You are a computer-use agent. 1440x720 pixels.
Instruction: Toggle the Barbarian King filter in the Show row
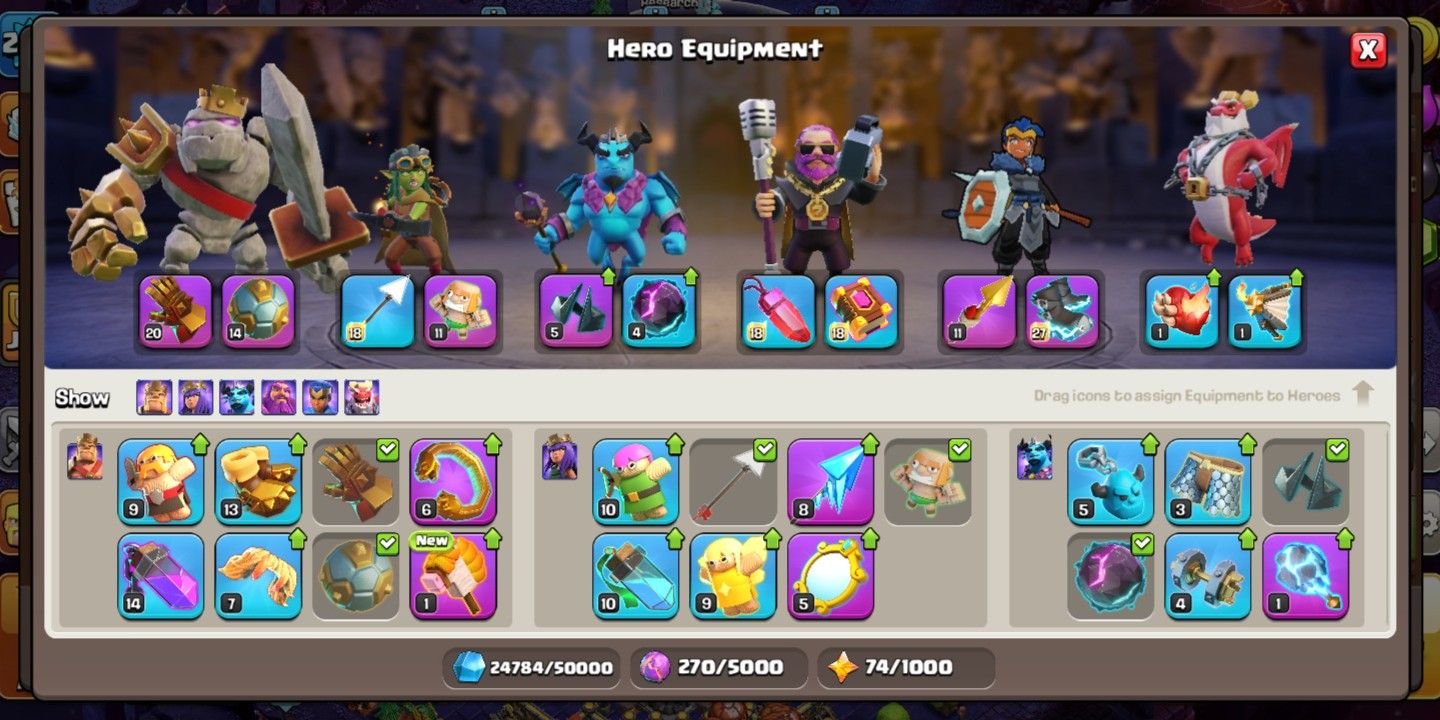[152, 397]
